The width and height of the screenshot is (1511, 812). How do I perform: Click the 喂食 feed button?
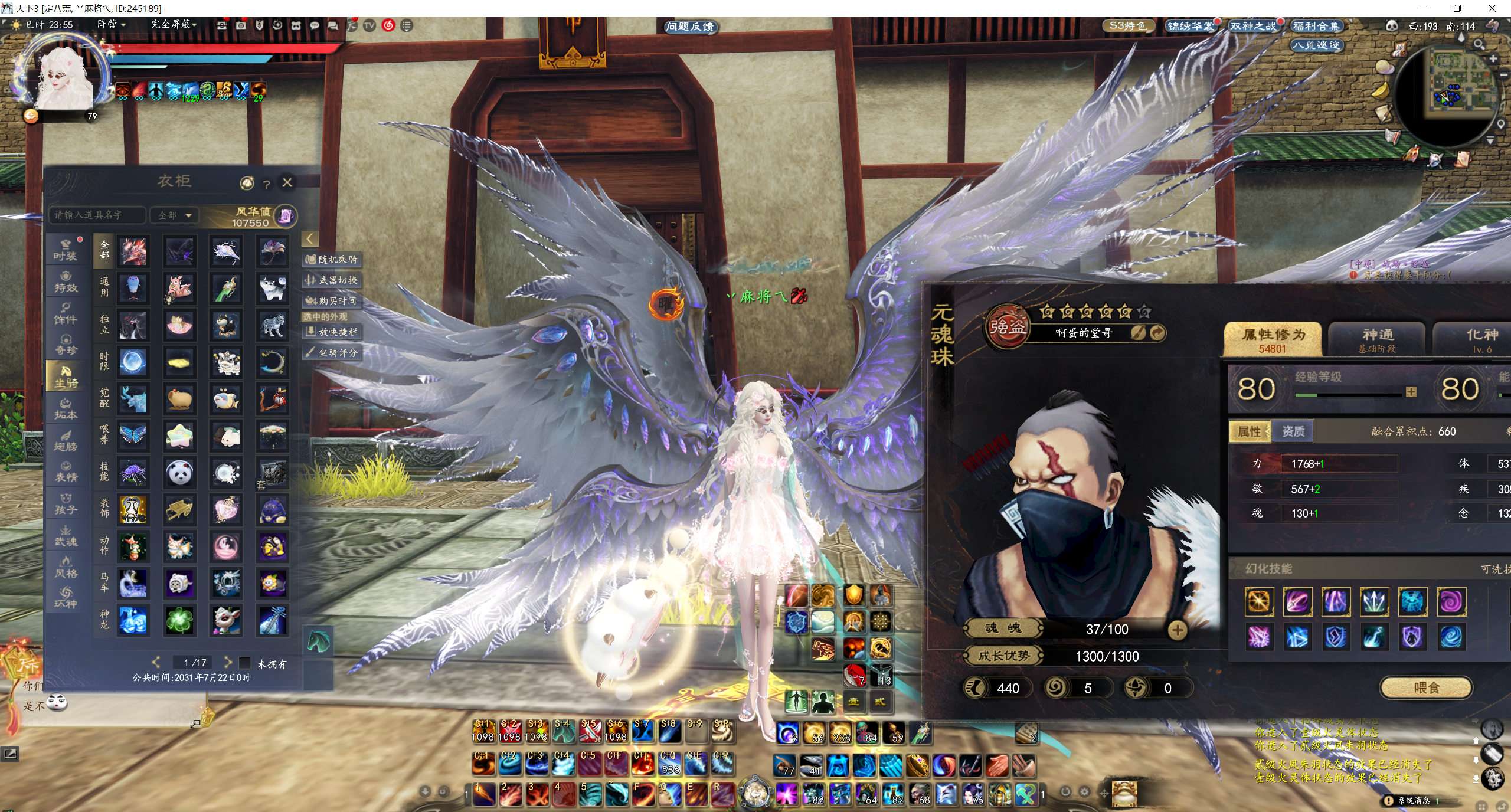(x=1426, y=687)
